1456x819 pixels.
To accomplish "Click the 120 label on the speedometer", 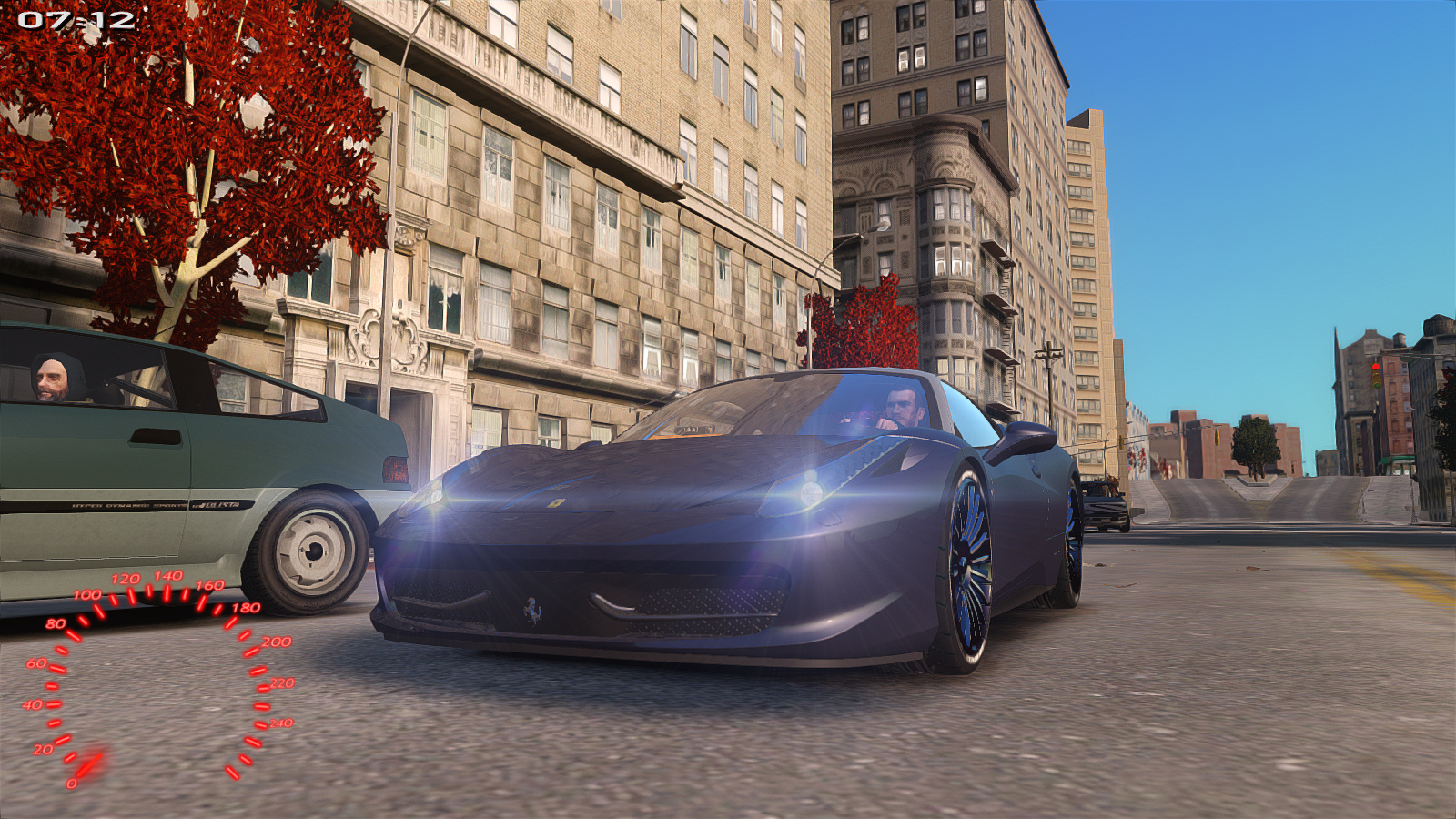I will coord(126,578).
